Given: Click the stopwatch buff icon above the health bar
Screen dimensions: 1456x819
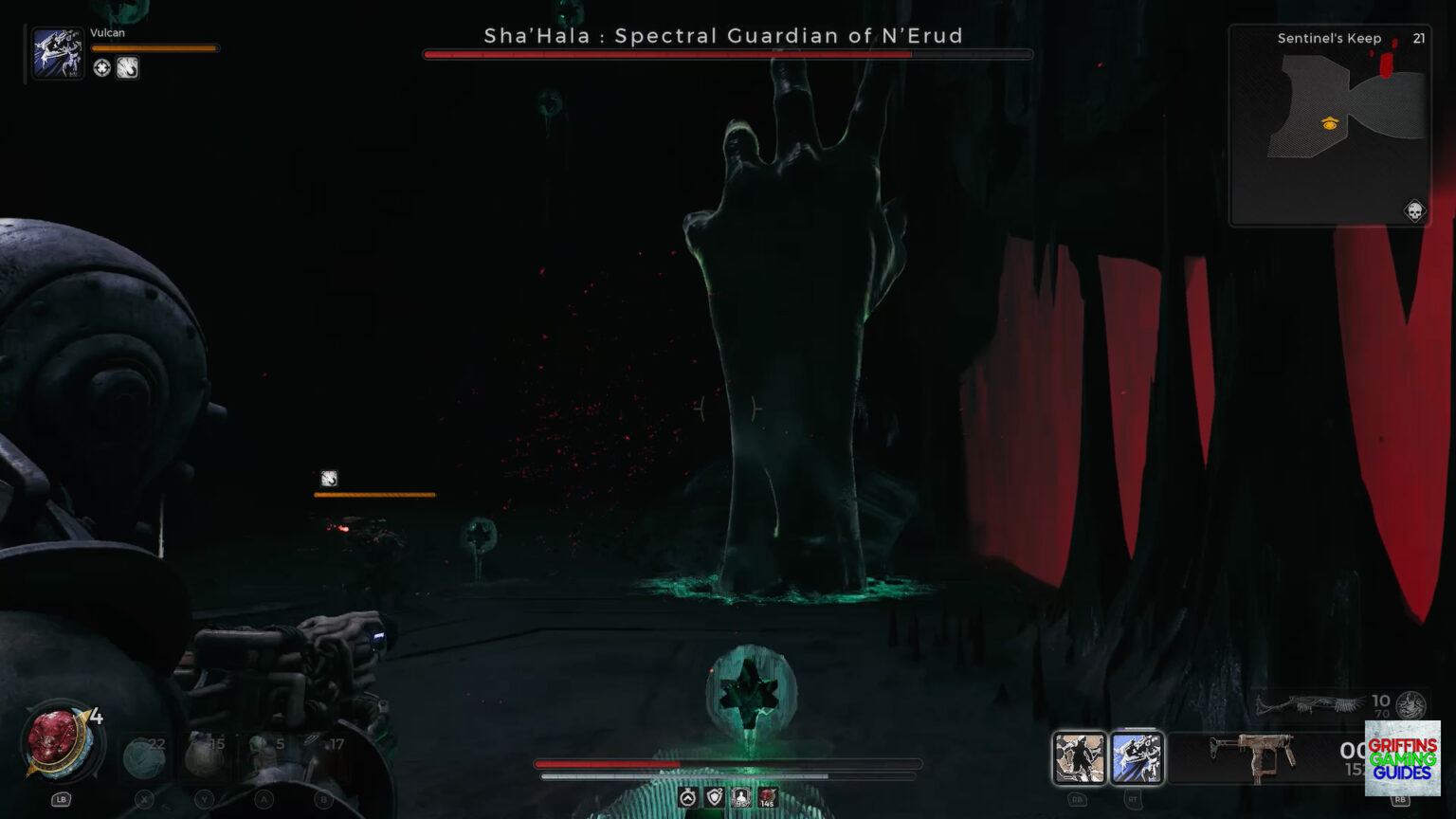Looking at the screenshot, I should coord(690,798).
